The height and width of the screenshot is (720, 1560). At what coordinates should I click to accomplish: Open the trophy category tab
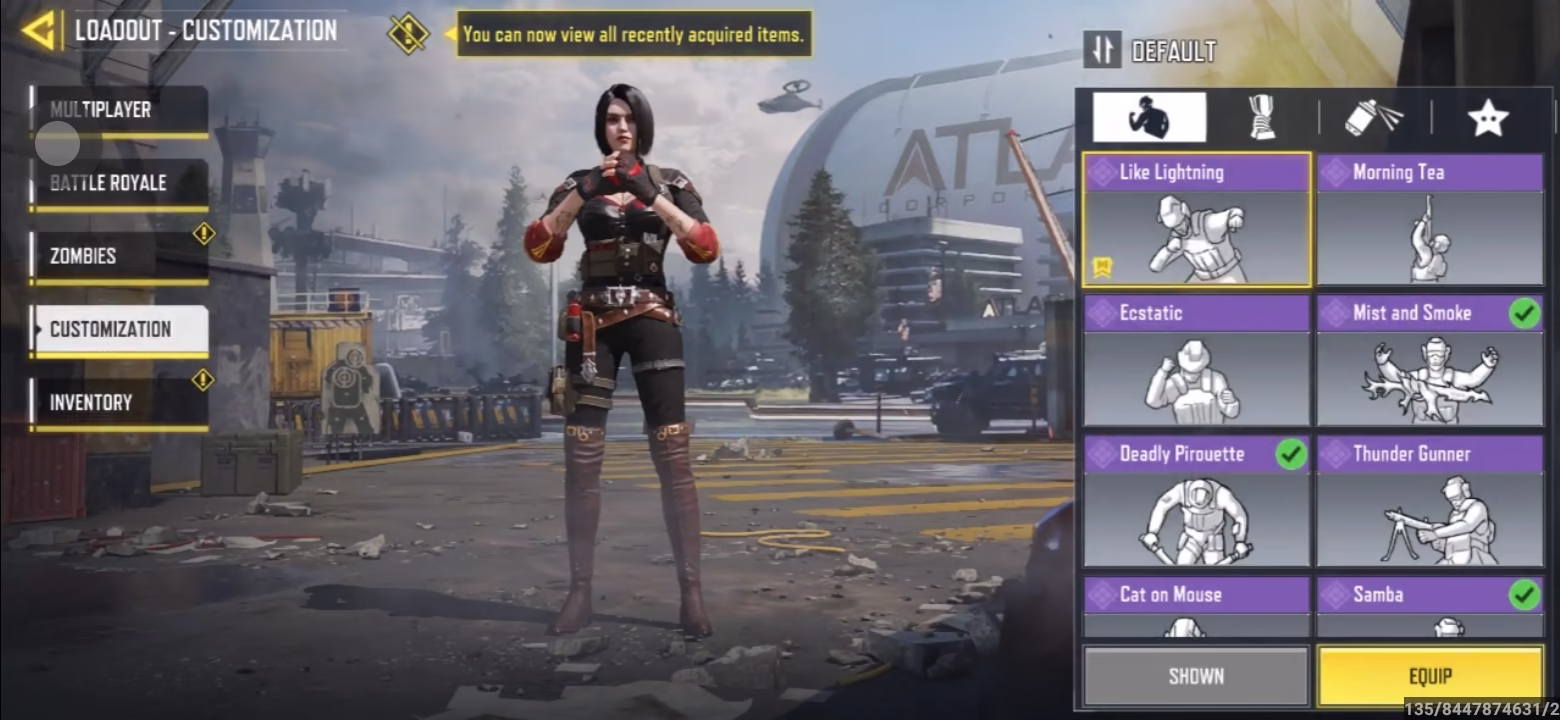[x=1262, y=118]
